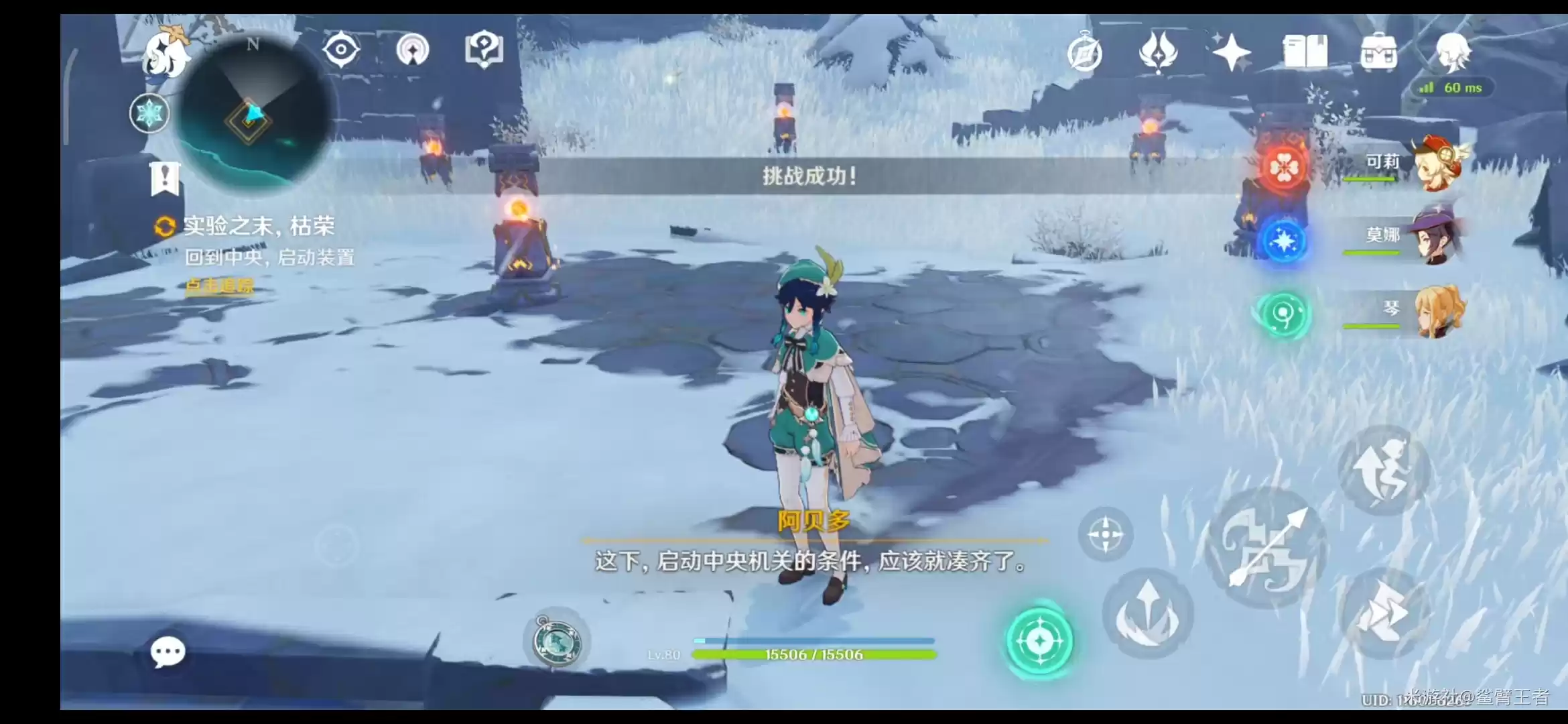1568x724 pixels.
Task: Open the Events timer icon
Action: pyautogui.click(x=1086, y=50)
